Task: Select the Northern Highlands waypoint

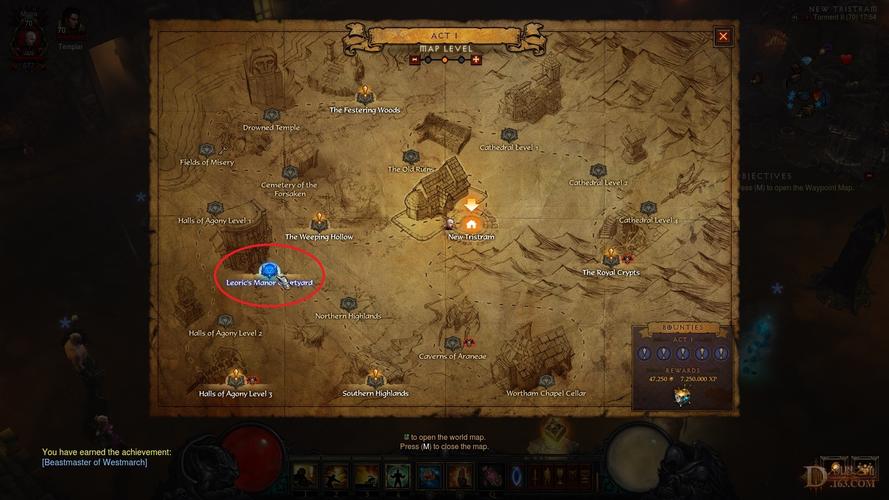Action: pyautogui.click(x=348, y=304)
